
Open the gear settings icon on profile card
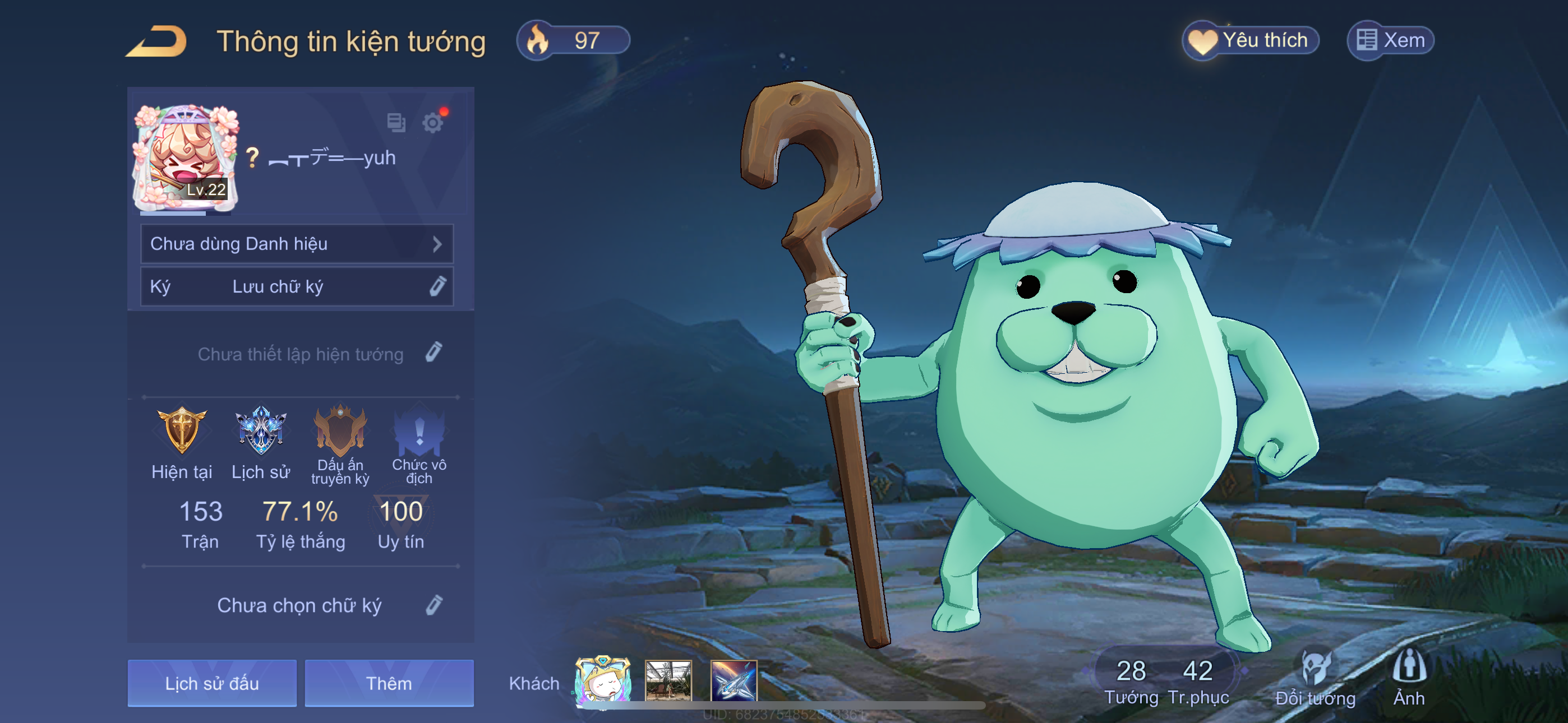433,123
